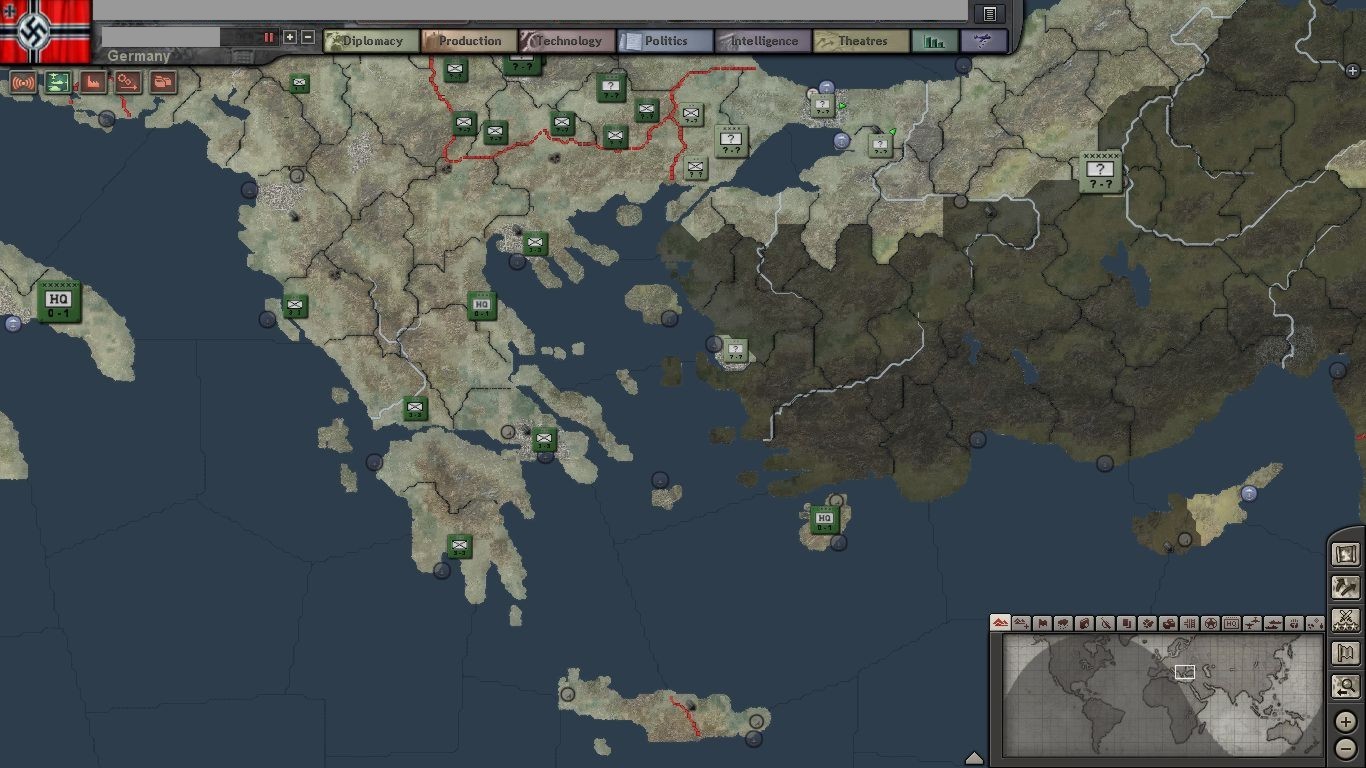Zoom in the map with the plus button

1346,721
